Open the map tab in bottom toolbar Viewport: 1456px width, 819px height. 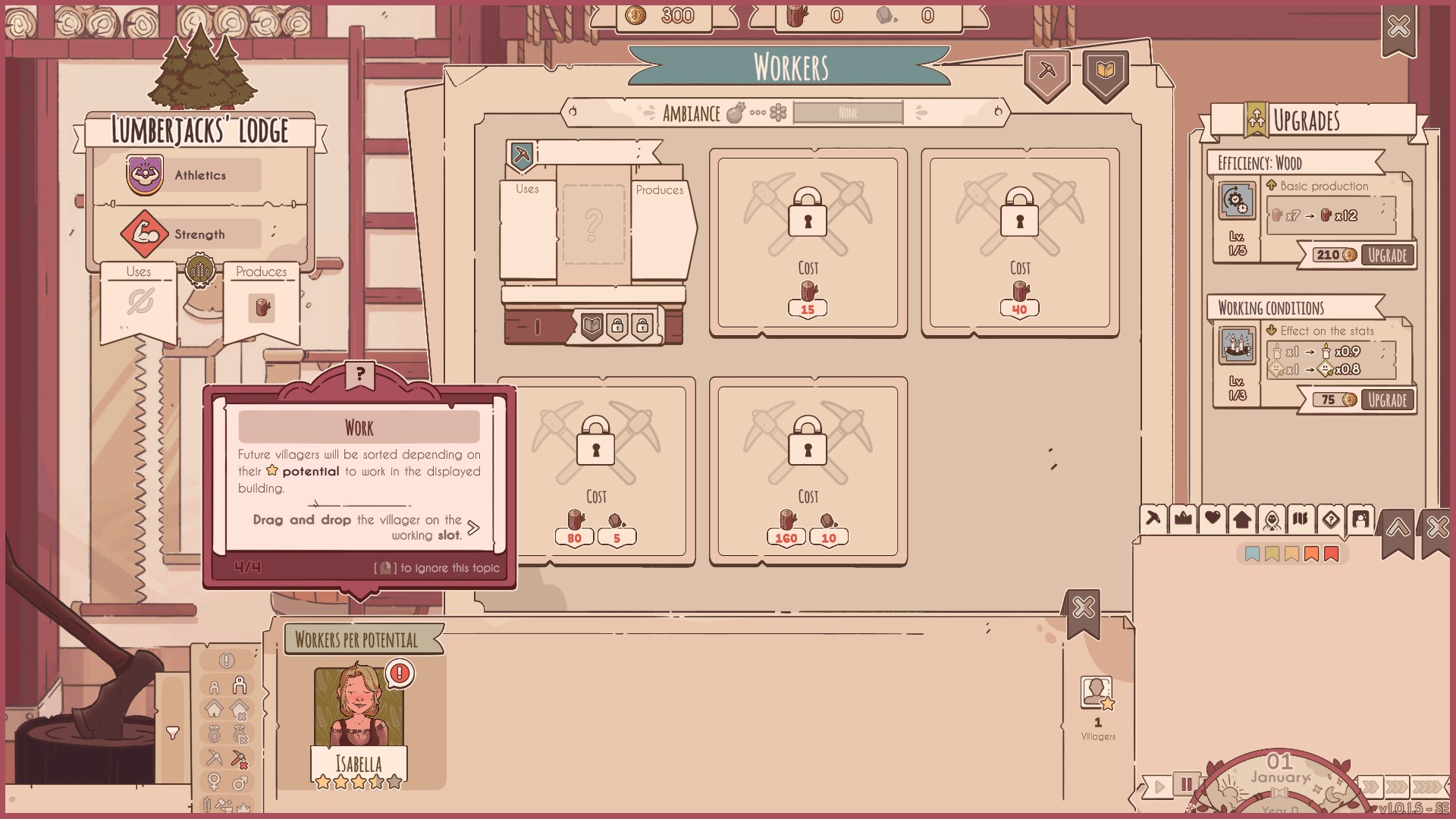tap(1301, 519)
